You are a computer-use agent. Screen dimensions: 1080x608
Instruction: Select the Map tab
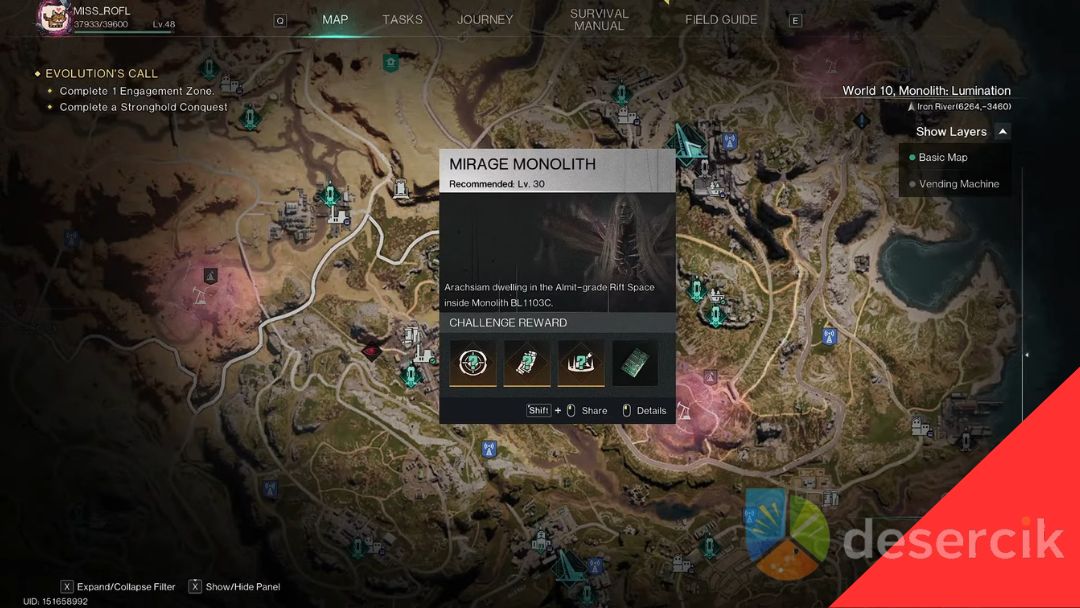coord(335,19)
